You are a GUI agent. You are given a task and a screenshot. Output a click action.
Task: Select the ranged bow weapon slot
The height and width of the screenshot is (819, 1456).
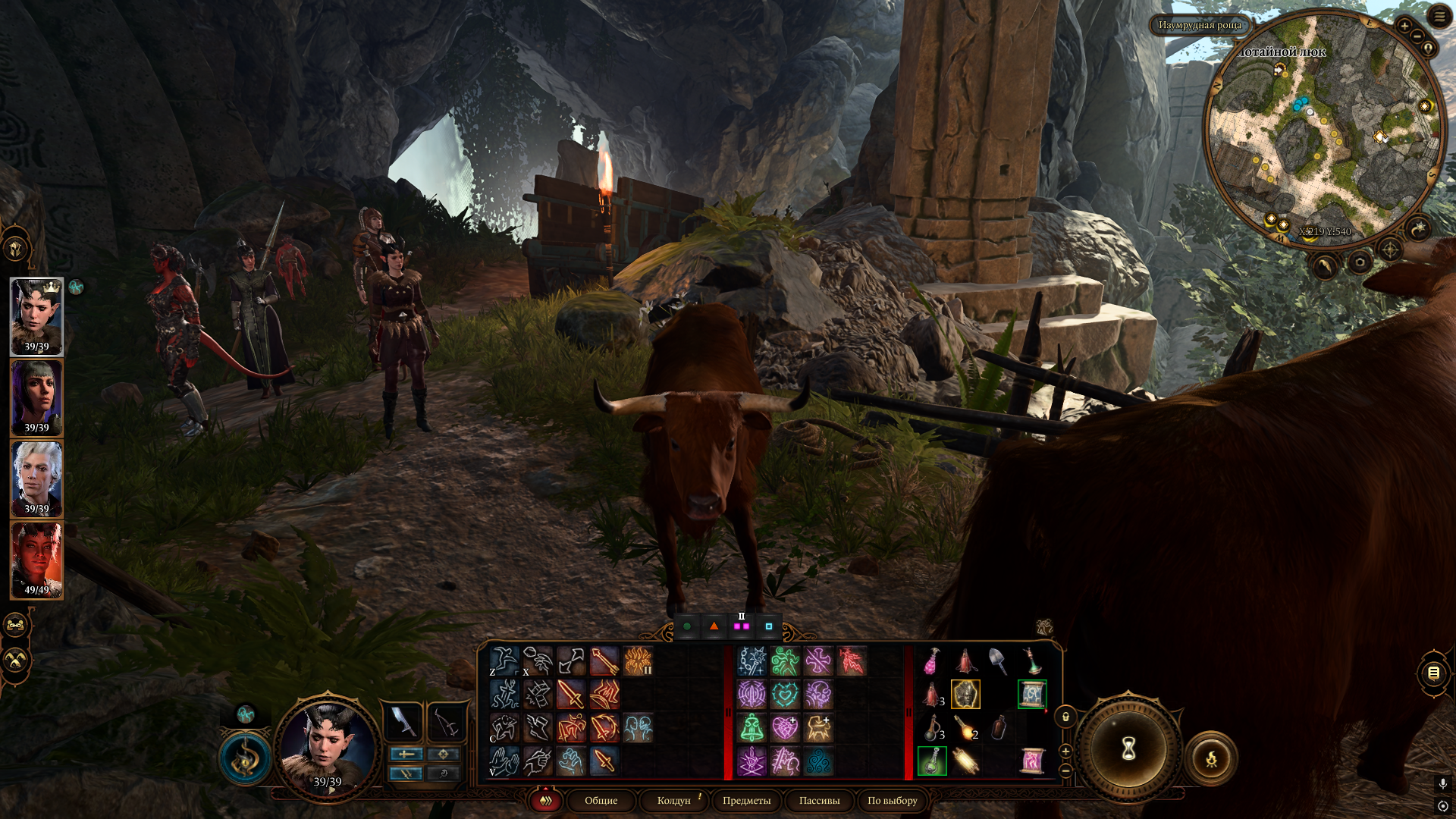(x=446, y=720)
